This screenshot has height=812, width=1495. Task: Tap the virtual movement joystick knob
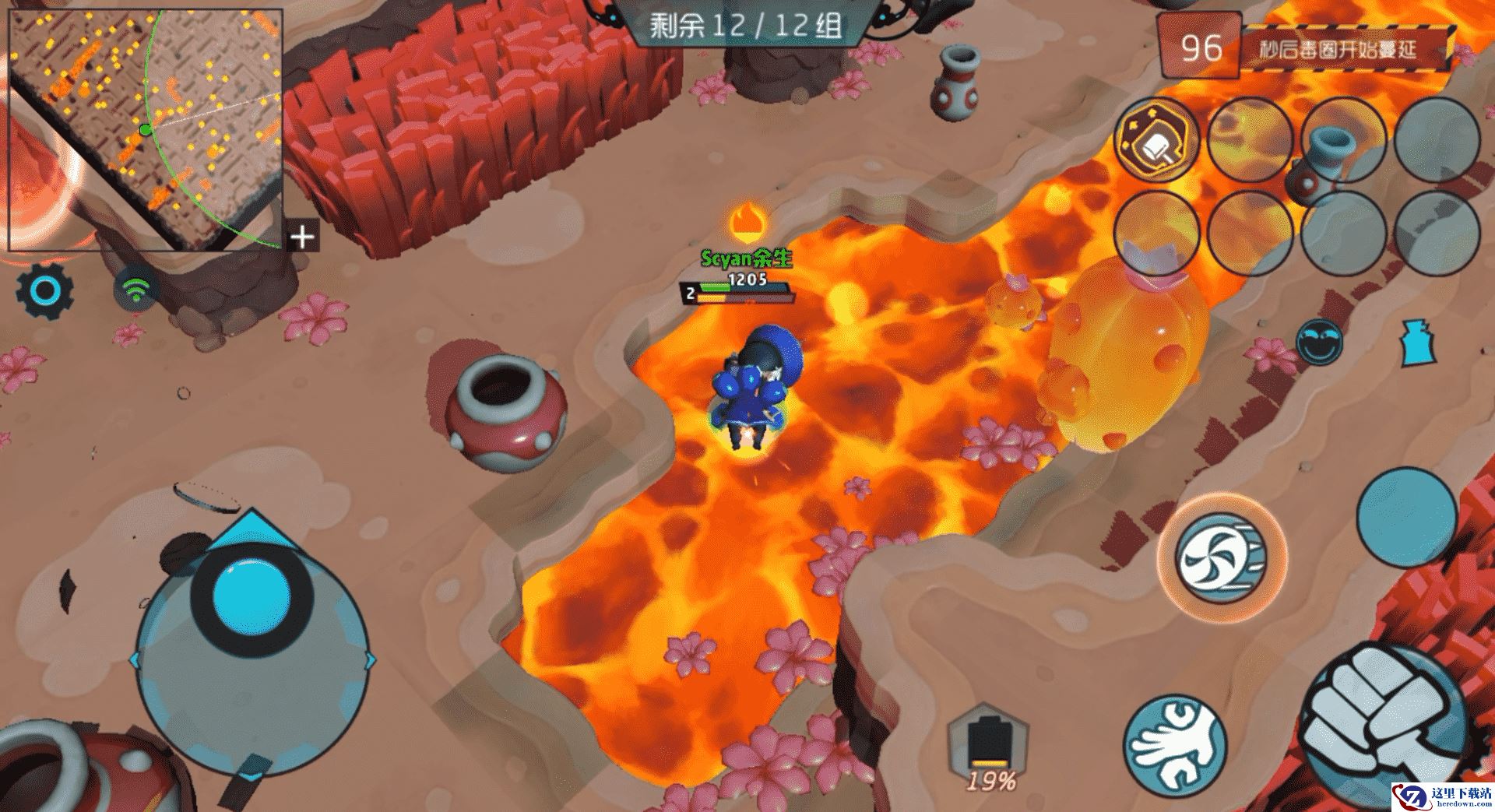(252, 593)
